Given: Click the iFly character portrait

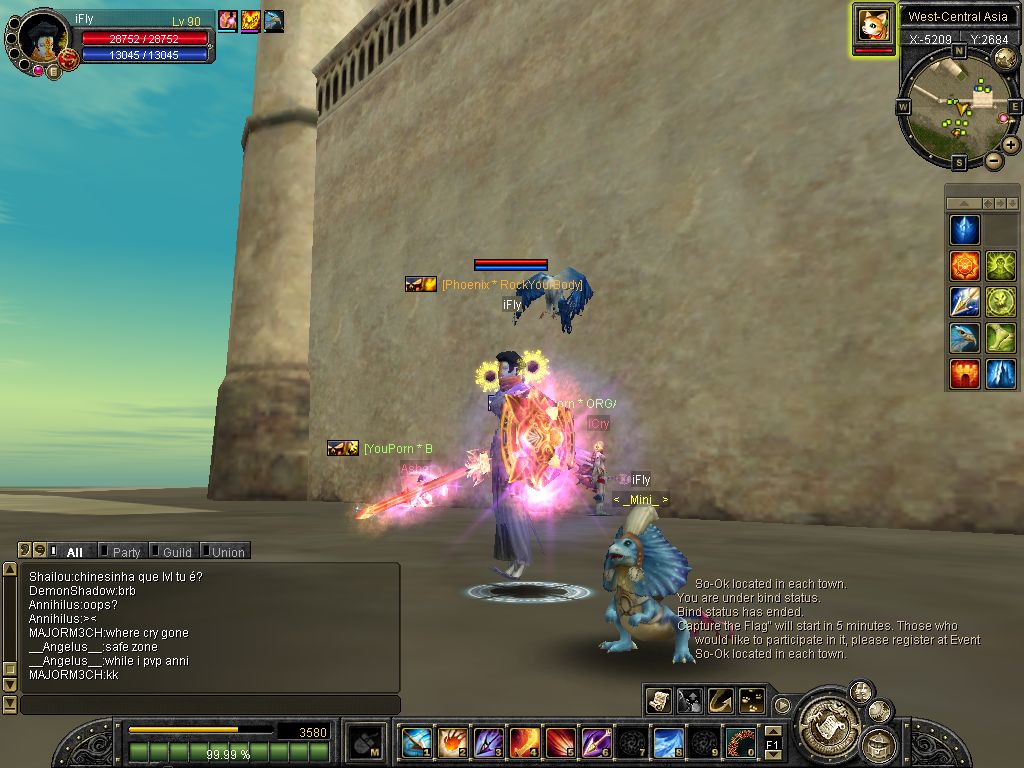Looking at the screenshot, I should [x=42, y=37].
